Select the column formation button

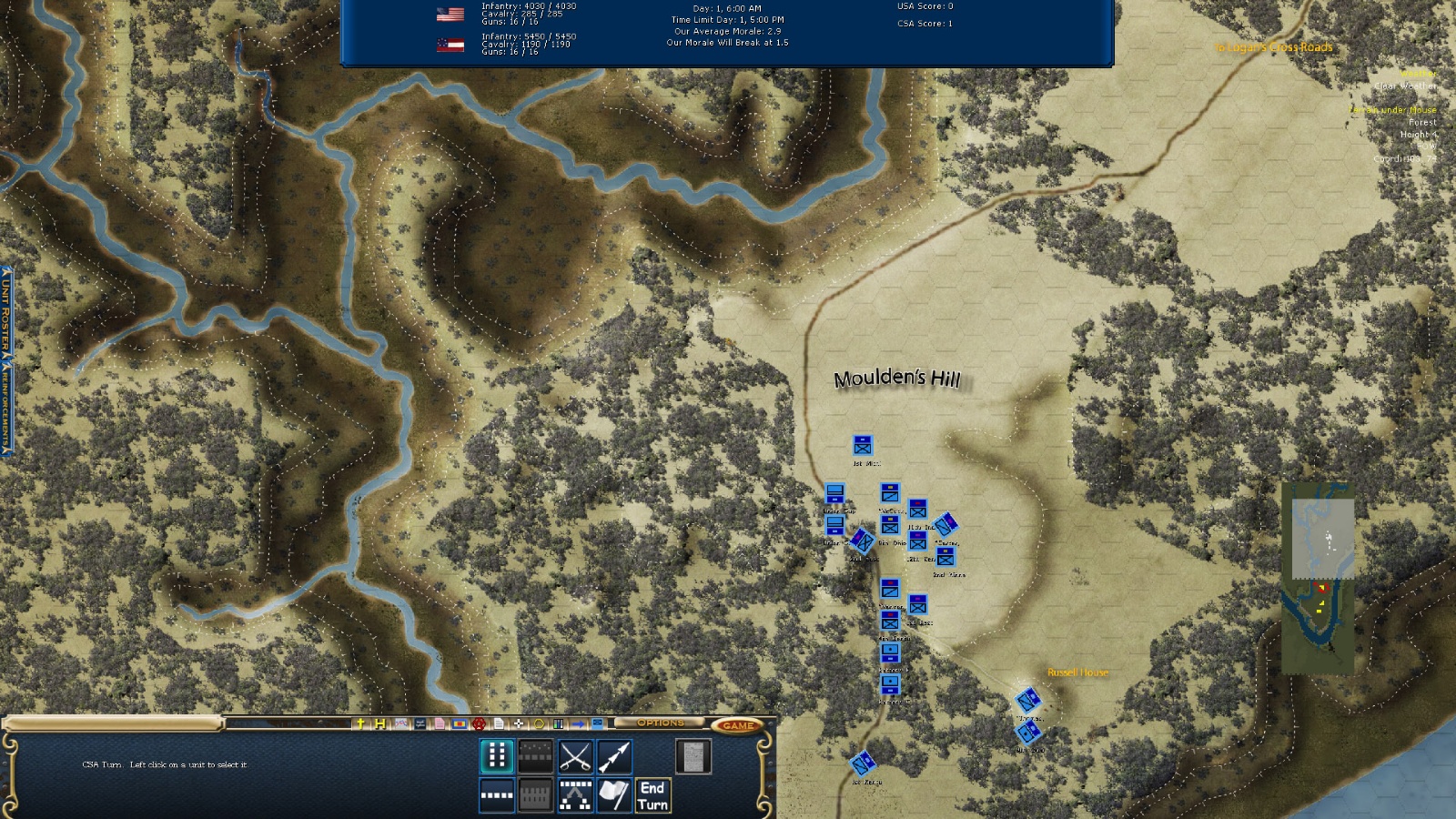(497, 756)
